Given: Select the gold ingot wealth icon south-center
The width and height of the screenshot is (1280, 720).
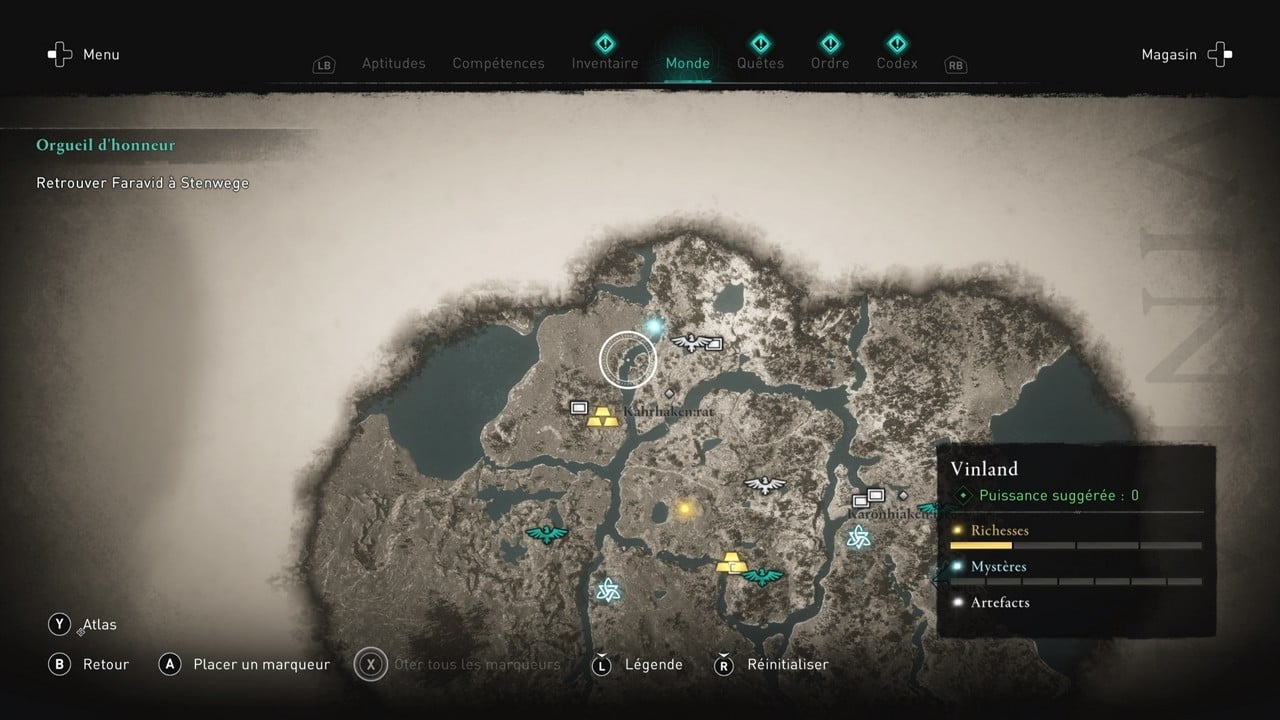Looking at the screenshot, I should (731, 563).
